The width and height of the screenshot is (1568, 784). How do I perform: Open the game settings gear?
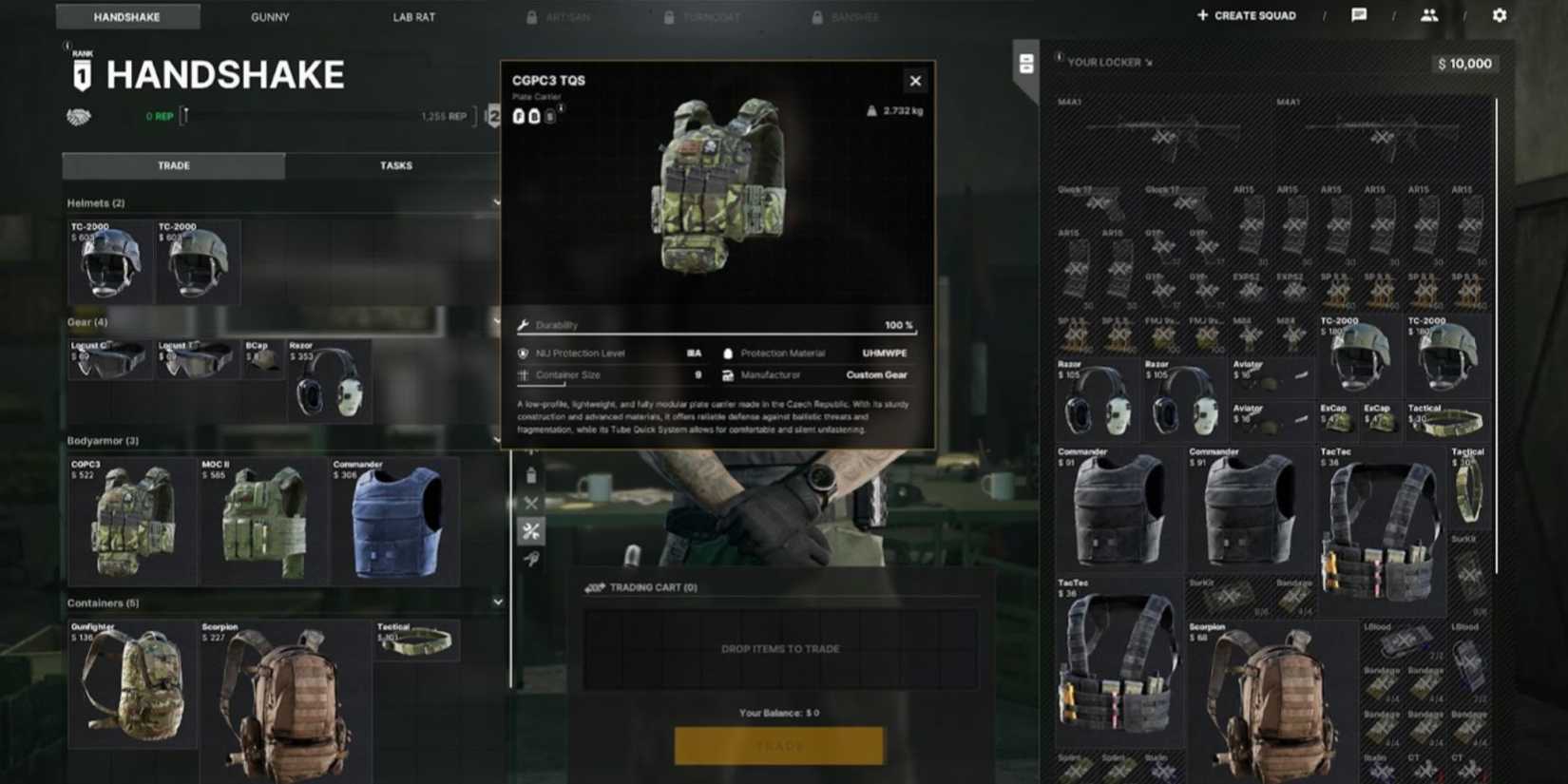coord(1500,15)
